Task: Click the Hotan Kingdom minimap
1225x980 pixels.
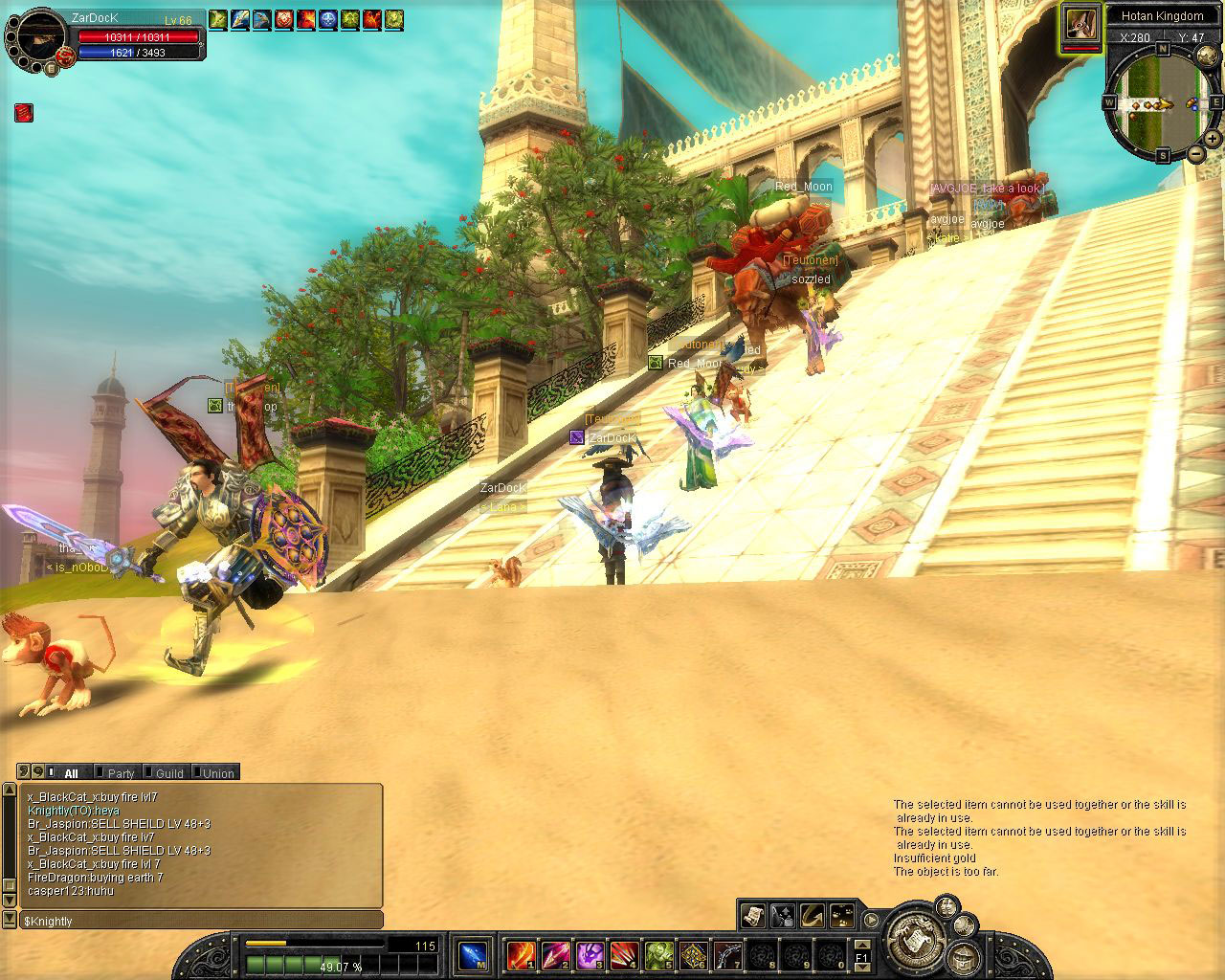Action: pos(1162,103)
